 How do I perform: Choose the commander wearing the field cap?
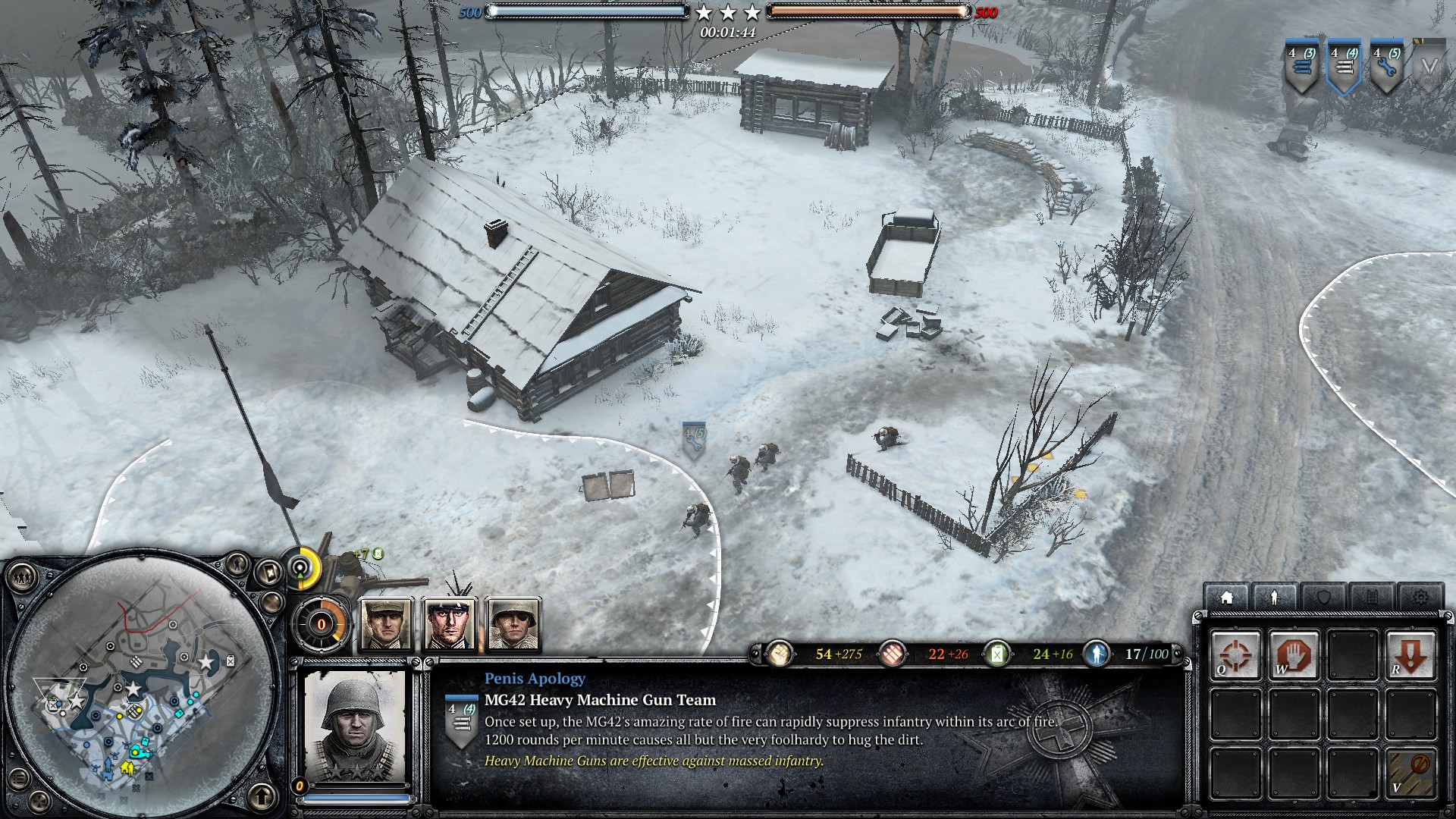(386, 624)
